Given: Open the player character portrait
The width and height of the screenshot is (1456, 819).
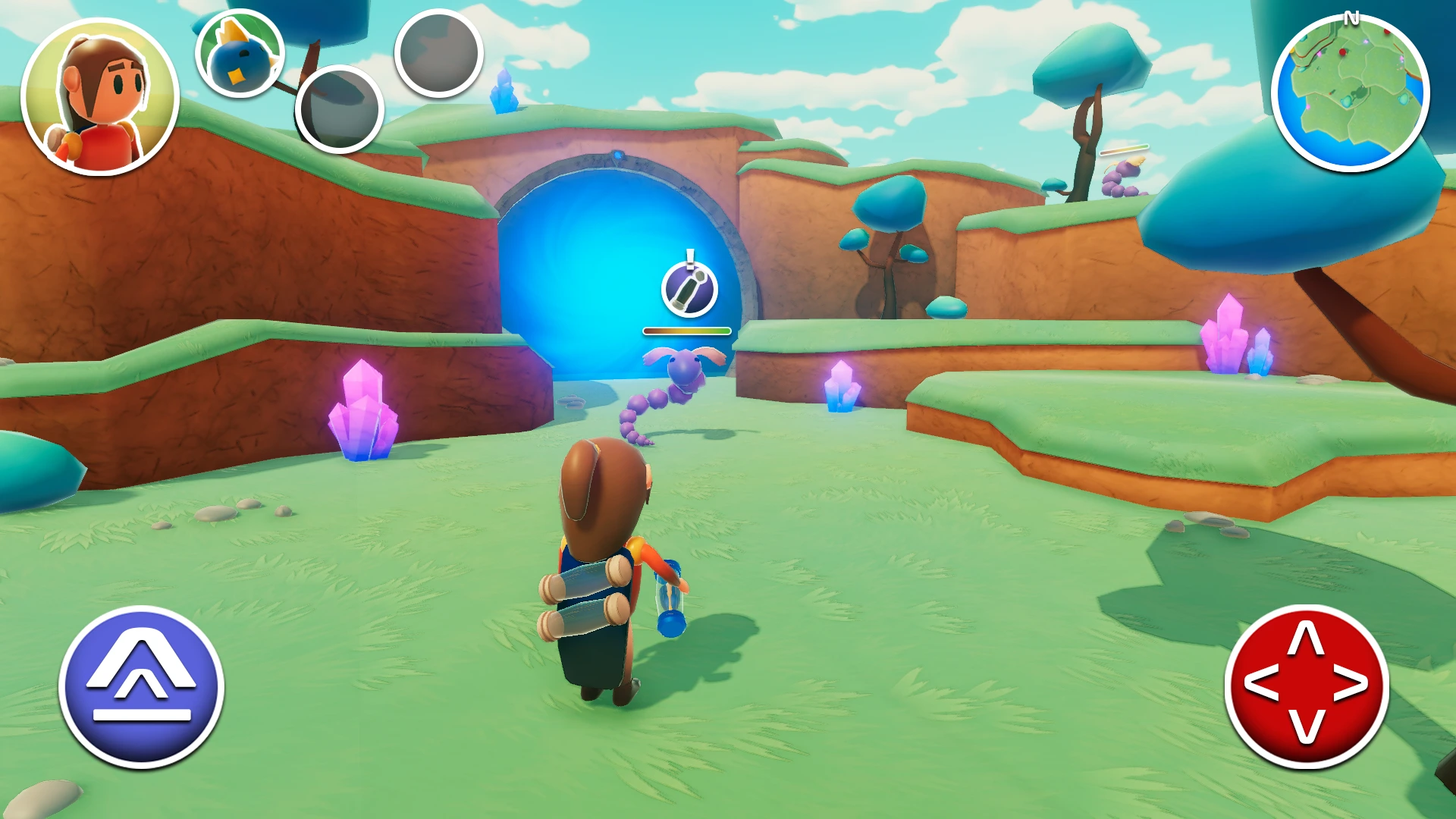Looking at the screenshot, I should click(x=100, y=97).
